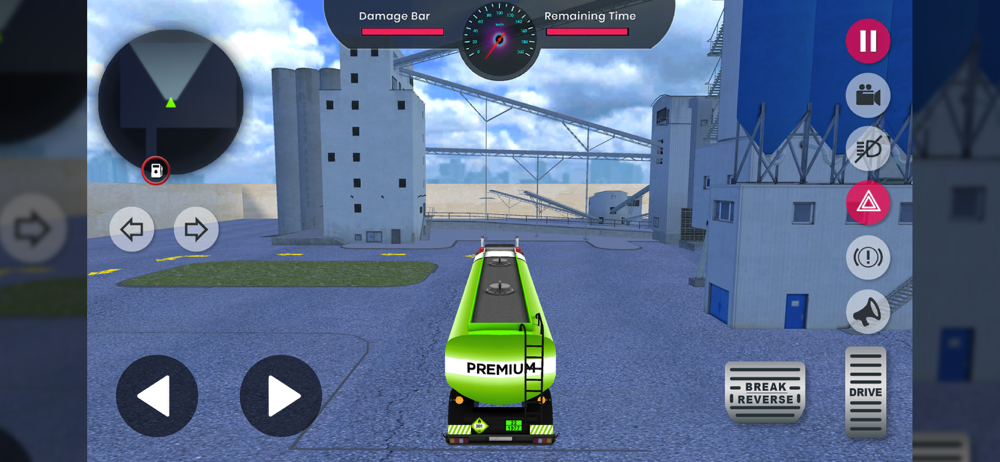The width and height of the screenshot is (1000, 462).
Task: Activate the right turn signal
Action: click(196, 230)
